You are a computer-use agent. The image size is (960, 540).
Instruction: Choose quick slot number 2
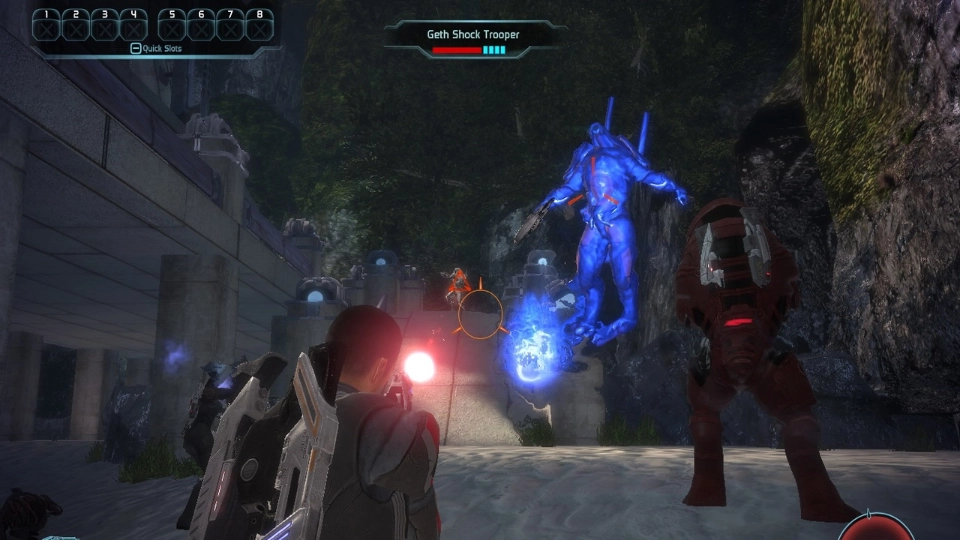pyautogui.click(x=76, y=25)
